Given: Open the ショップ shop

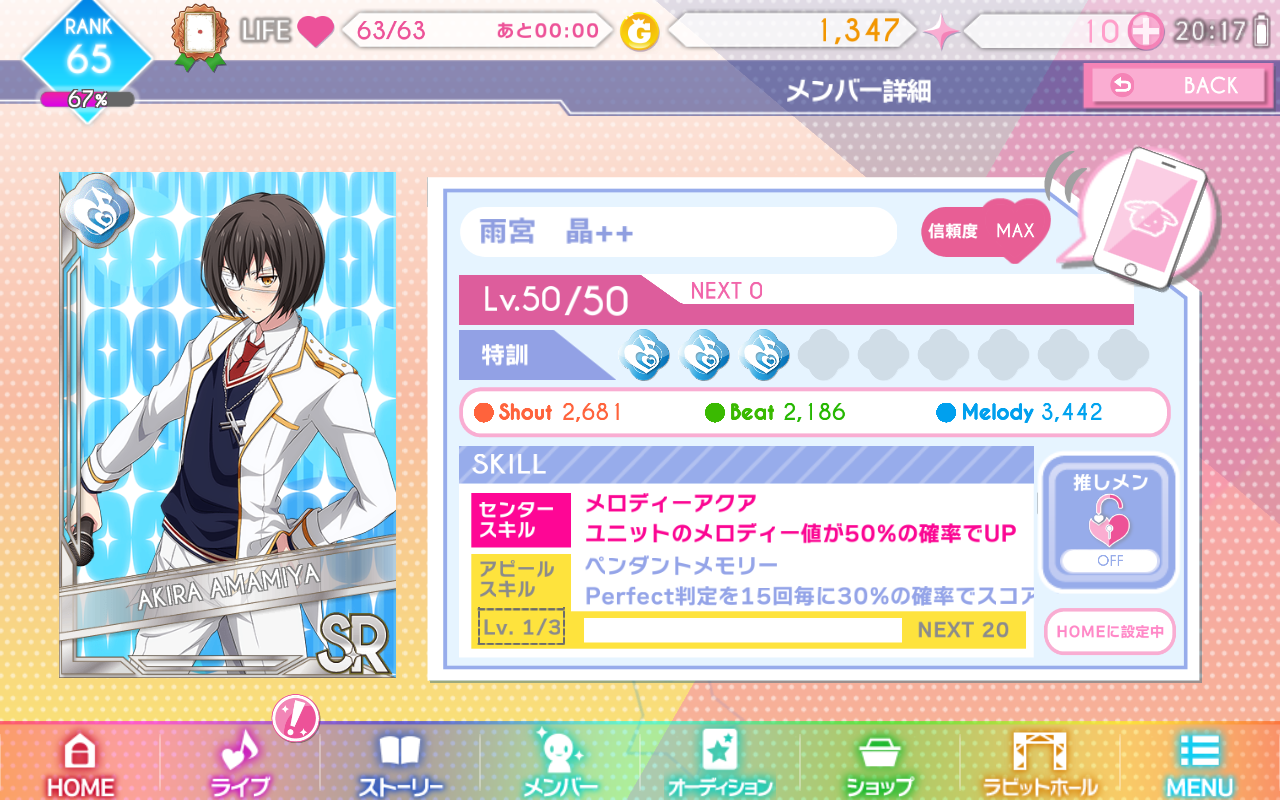Looking at the screenshot, I should [x=880, y=765].
